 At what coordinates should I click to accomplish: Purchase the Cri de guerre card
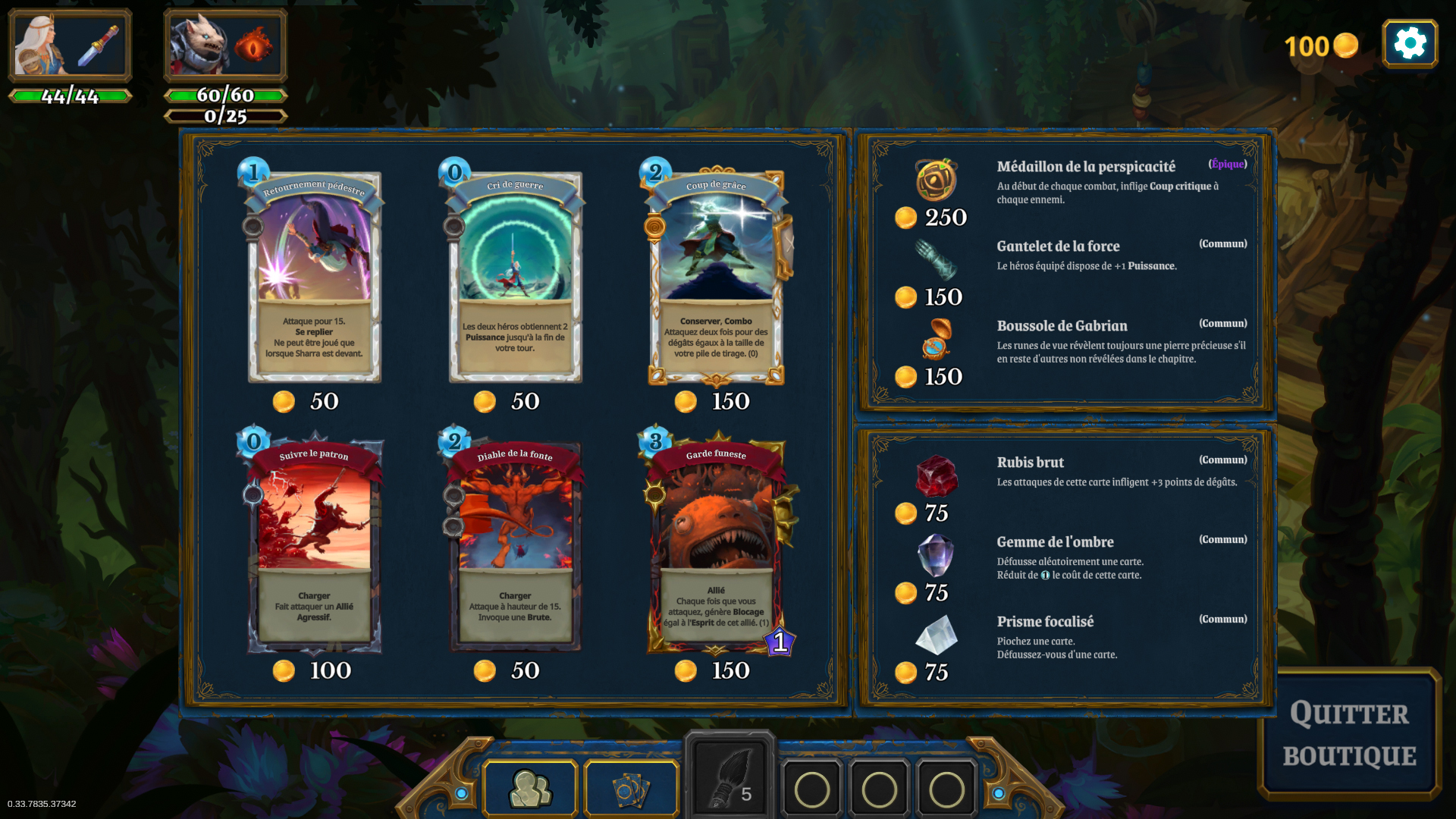515,277
